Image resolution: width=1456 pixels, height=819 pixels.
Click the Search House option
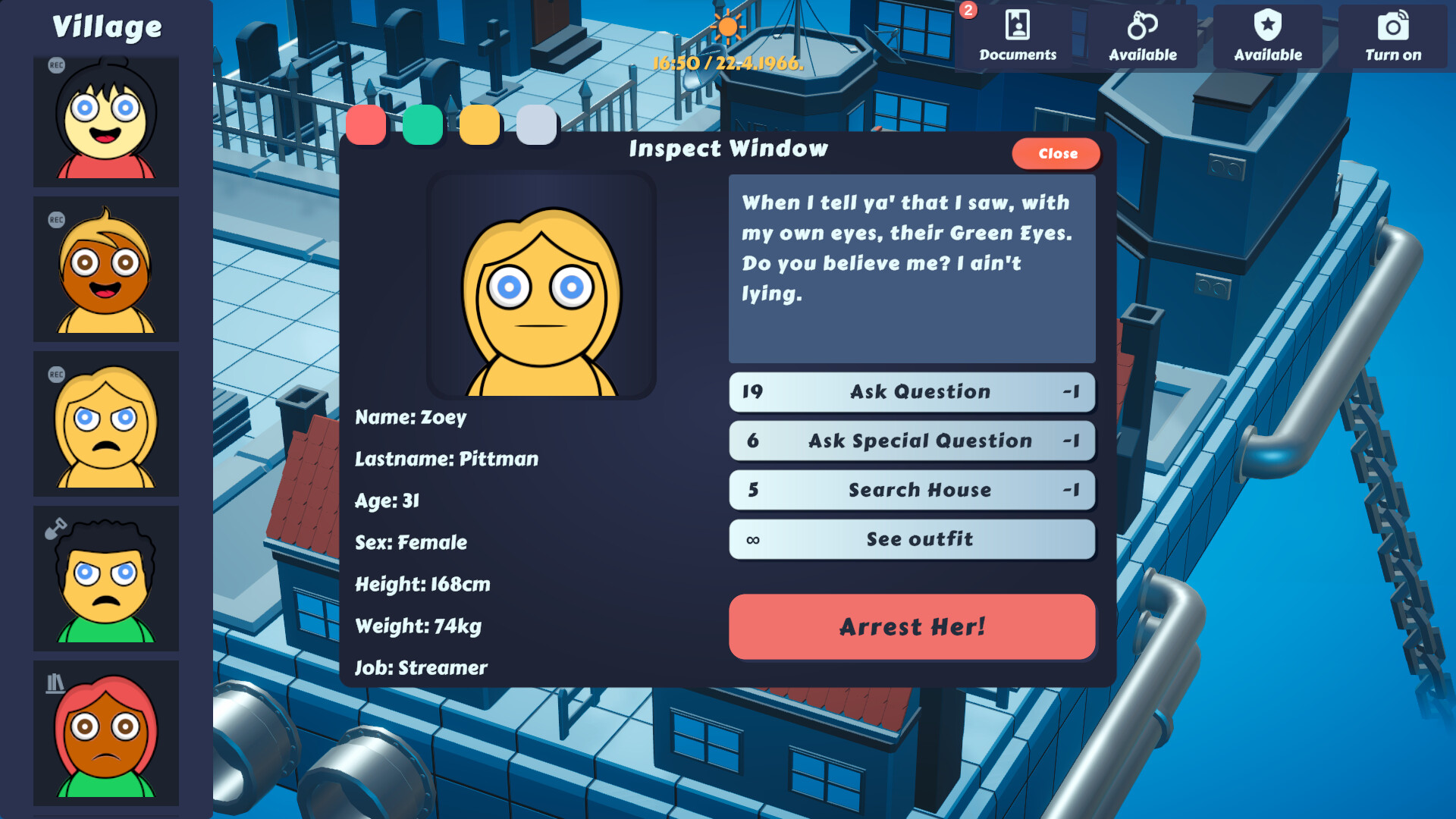click(912, 490)
